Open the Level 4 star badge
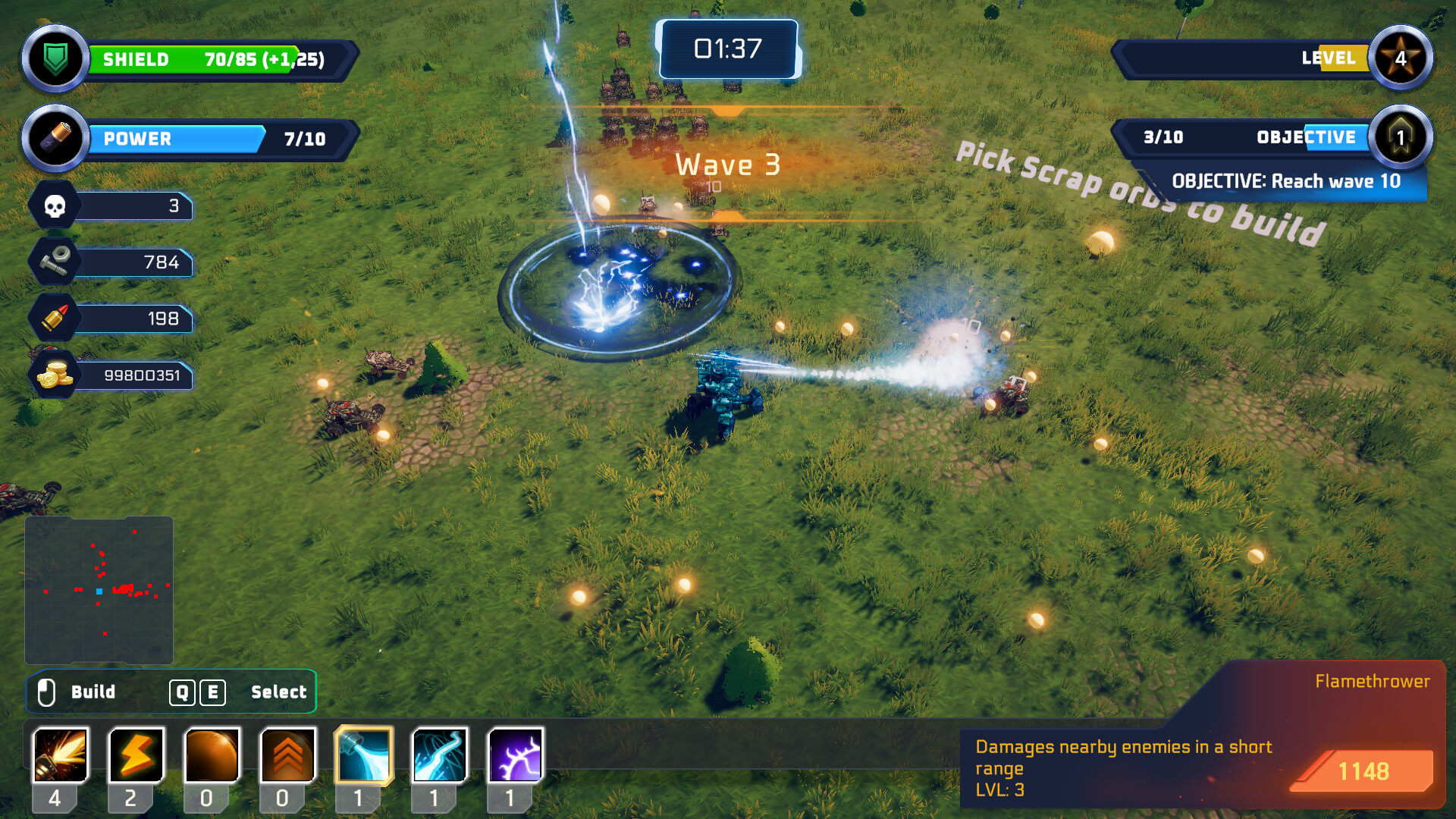Viewport: 1456px width, 819px height. tap(1400, 58)
